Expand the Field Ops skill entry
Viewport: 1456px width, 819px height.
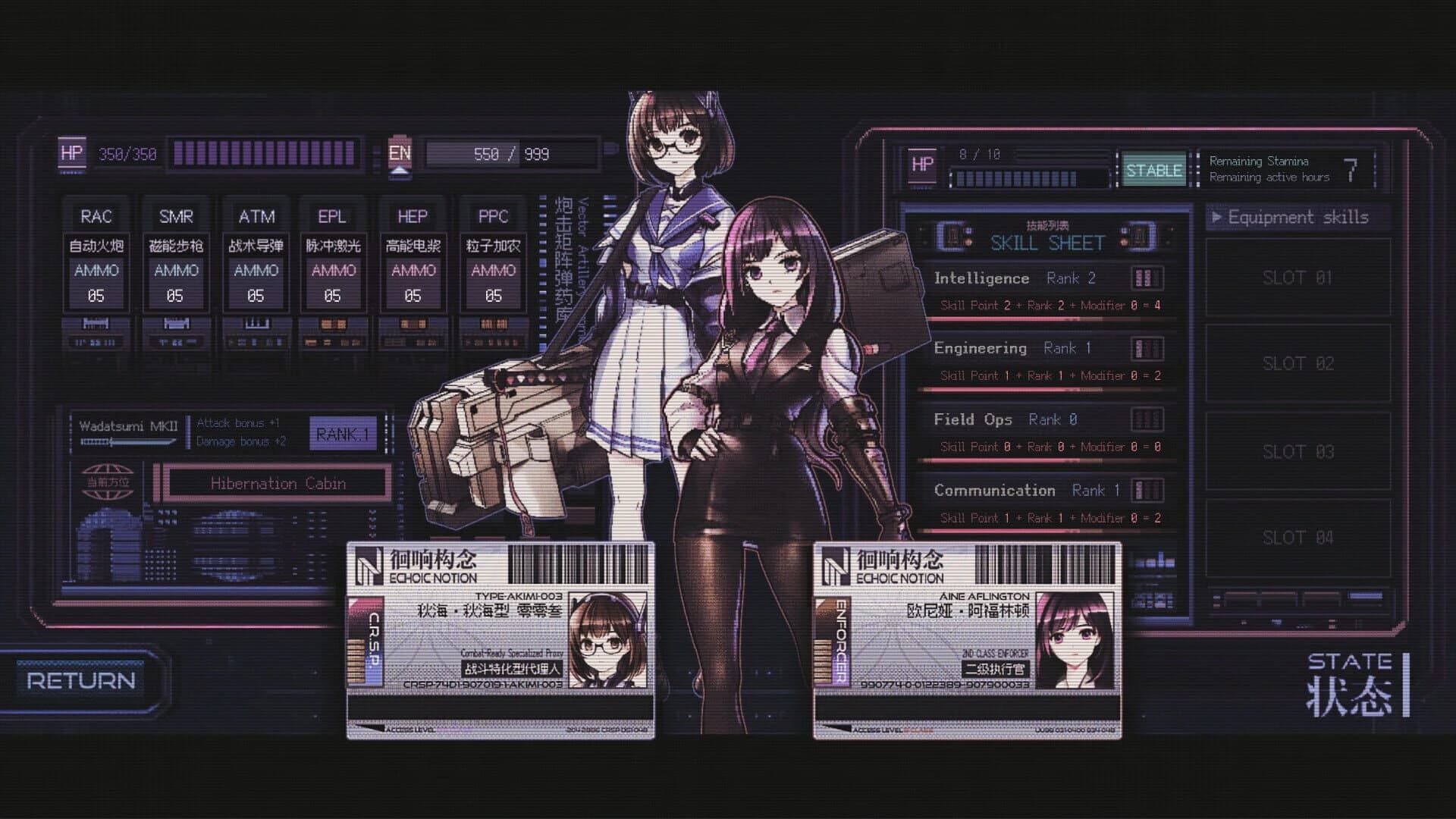(x=974, y=419)
